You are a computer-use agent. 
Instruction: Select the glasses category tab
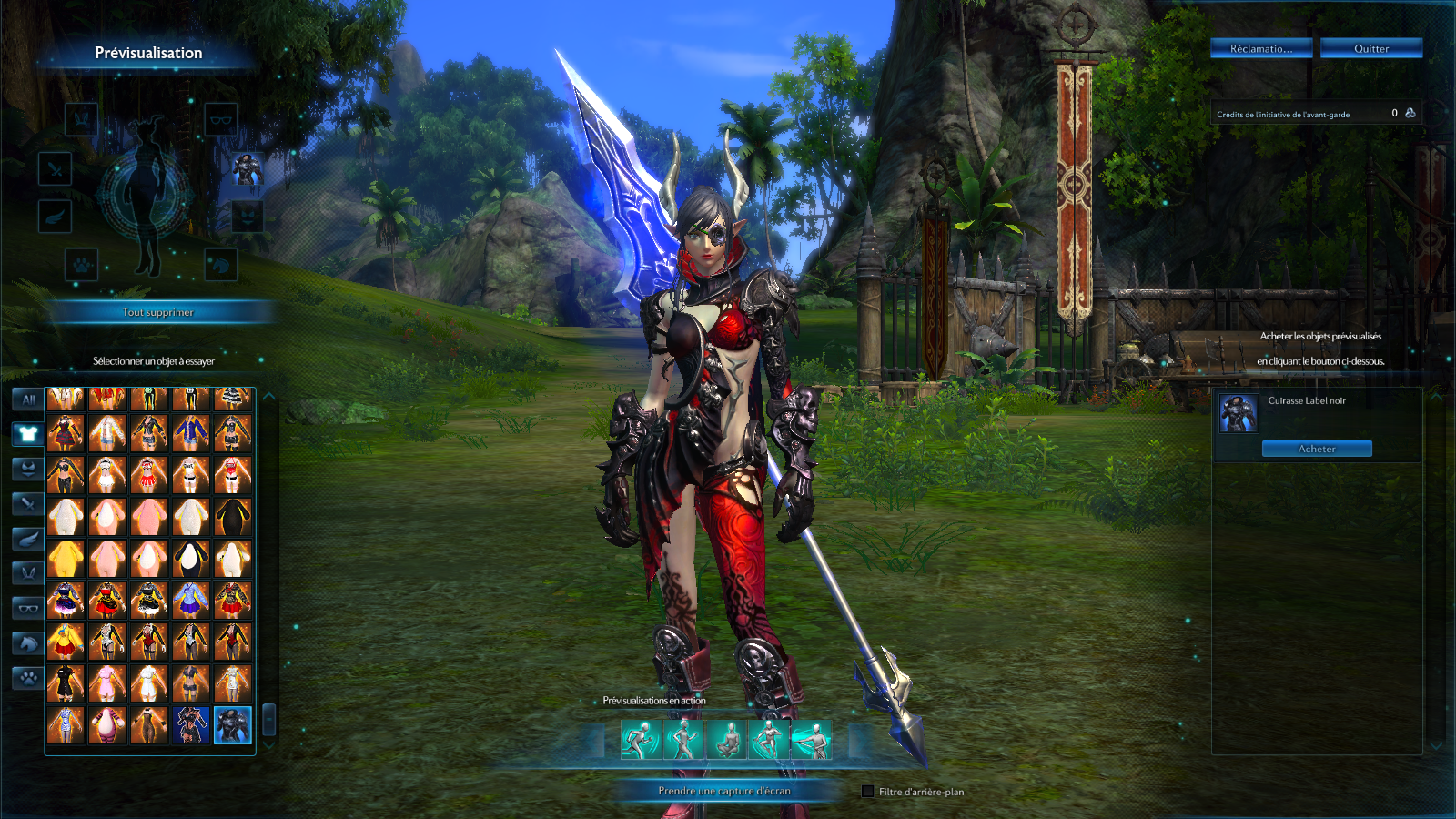click(28, 608)
